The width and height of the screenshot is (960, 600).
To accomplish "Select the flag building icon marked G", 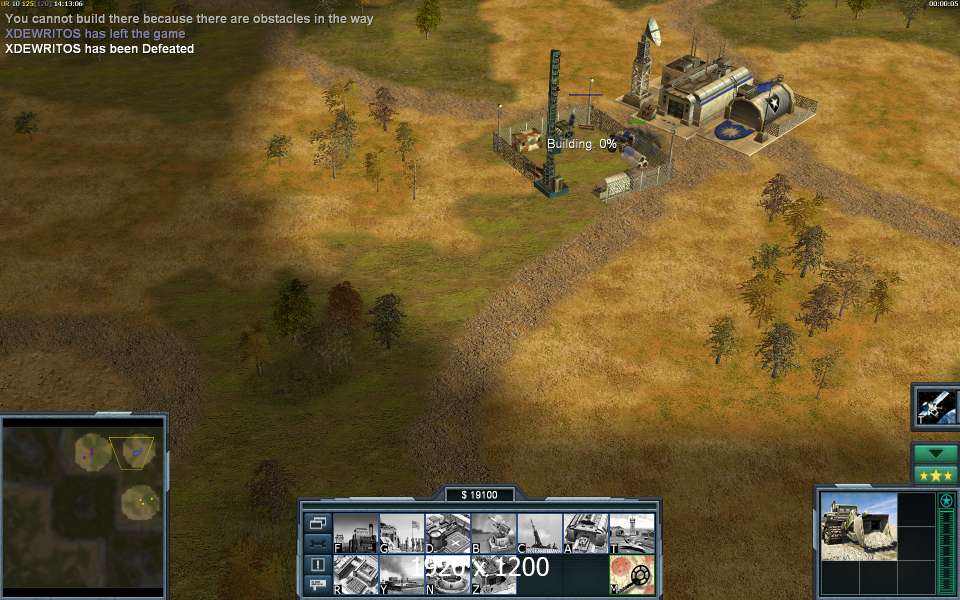I will (401, 533).
